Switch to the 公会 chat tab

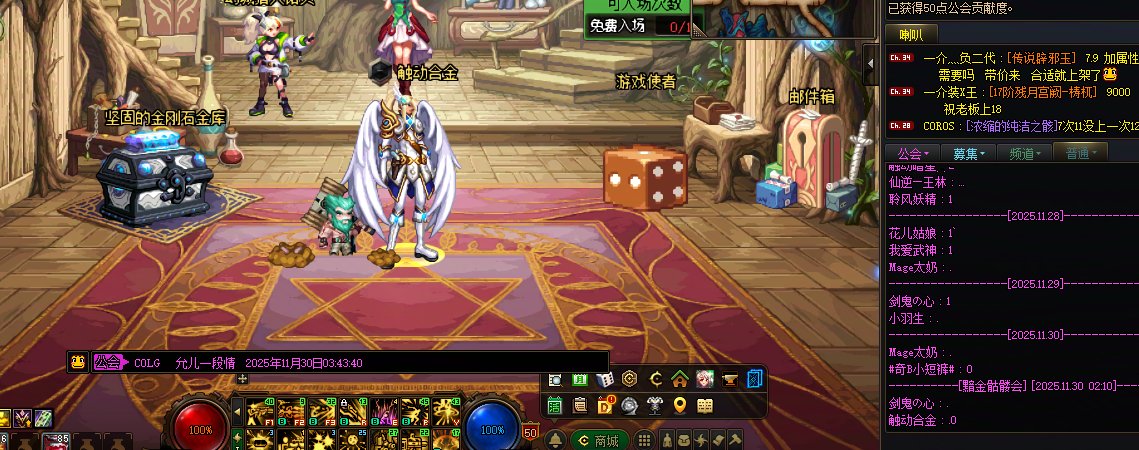click(912, 153)
